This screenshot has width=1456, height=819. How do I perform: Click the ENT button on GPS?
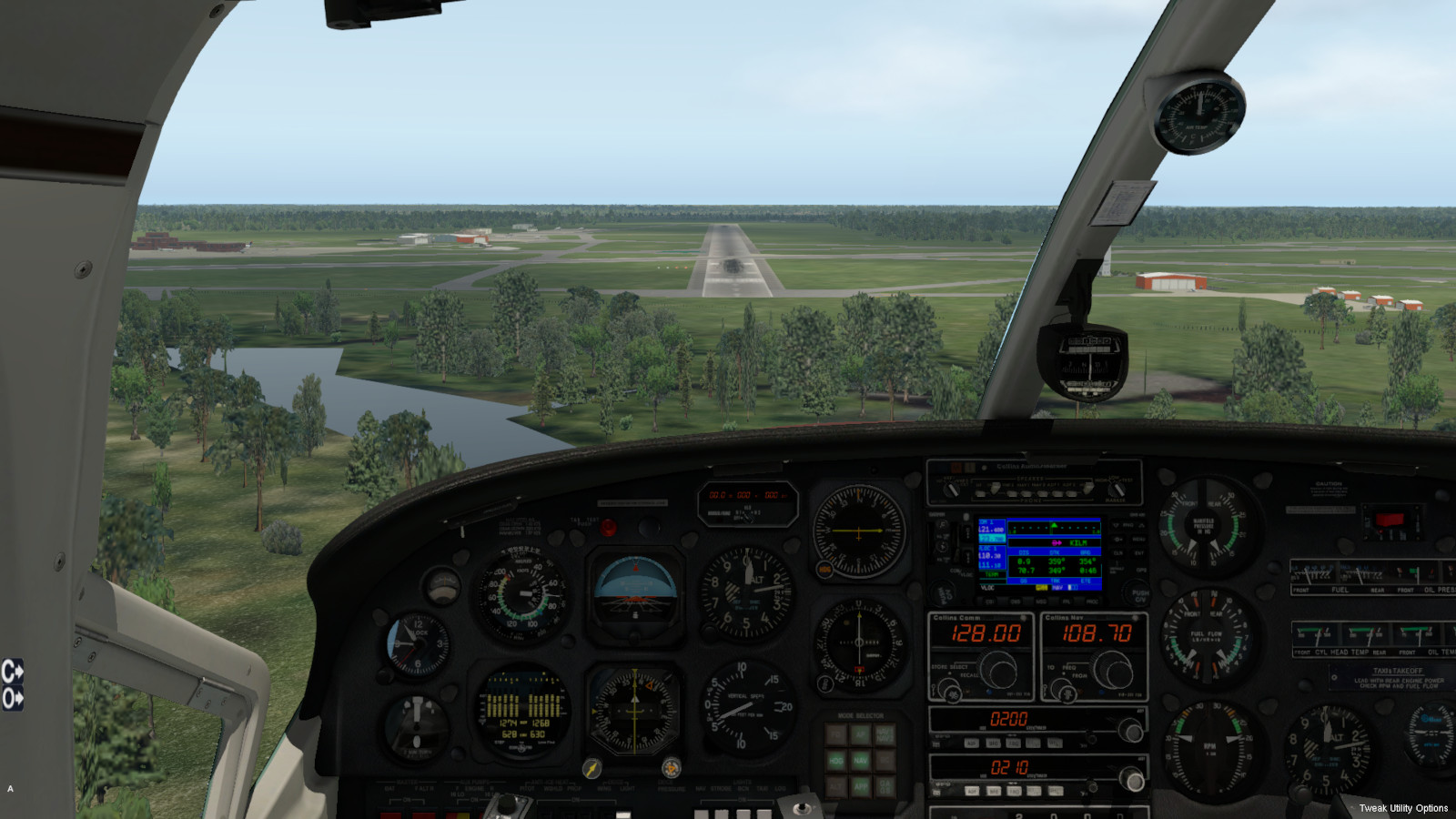tap(1138, 552)
